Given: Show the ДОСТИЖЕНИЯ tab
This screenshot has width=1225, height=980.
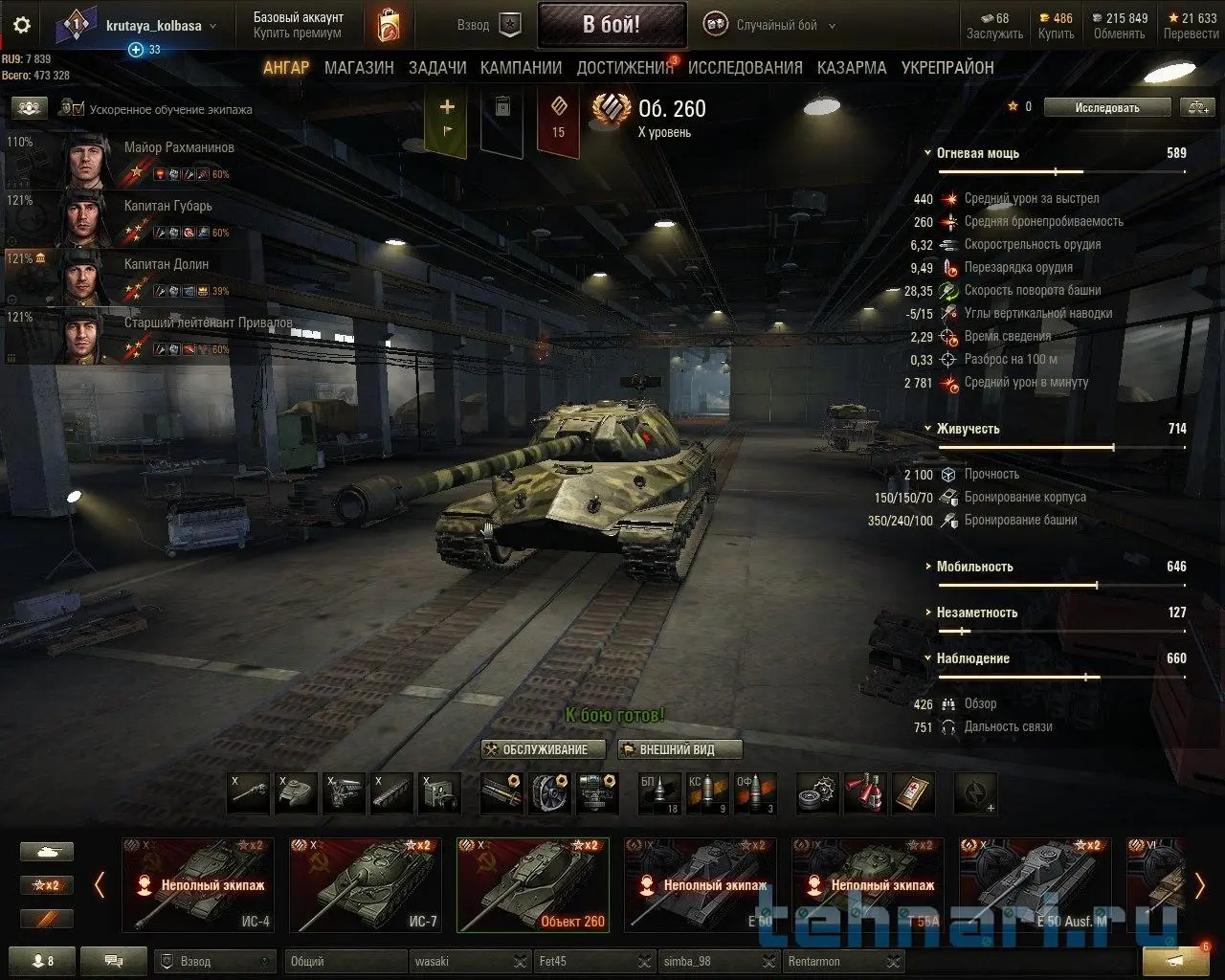Looking at the screenshot, I should 625,68.
